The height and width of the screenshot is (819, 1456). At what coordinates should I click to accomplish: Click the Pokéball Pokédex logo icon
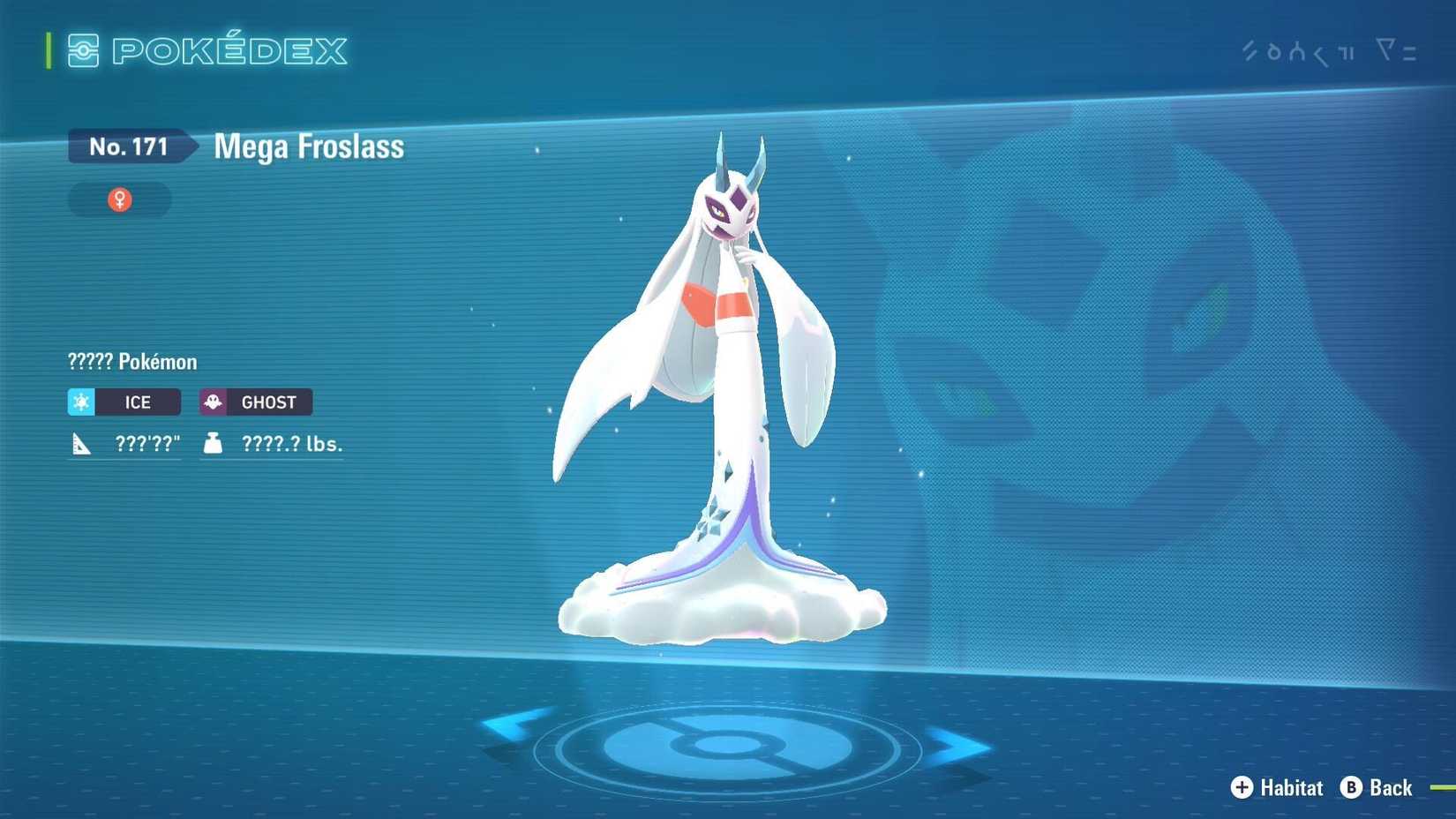[x=83, y=51]
